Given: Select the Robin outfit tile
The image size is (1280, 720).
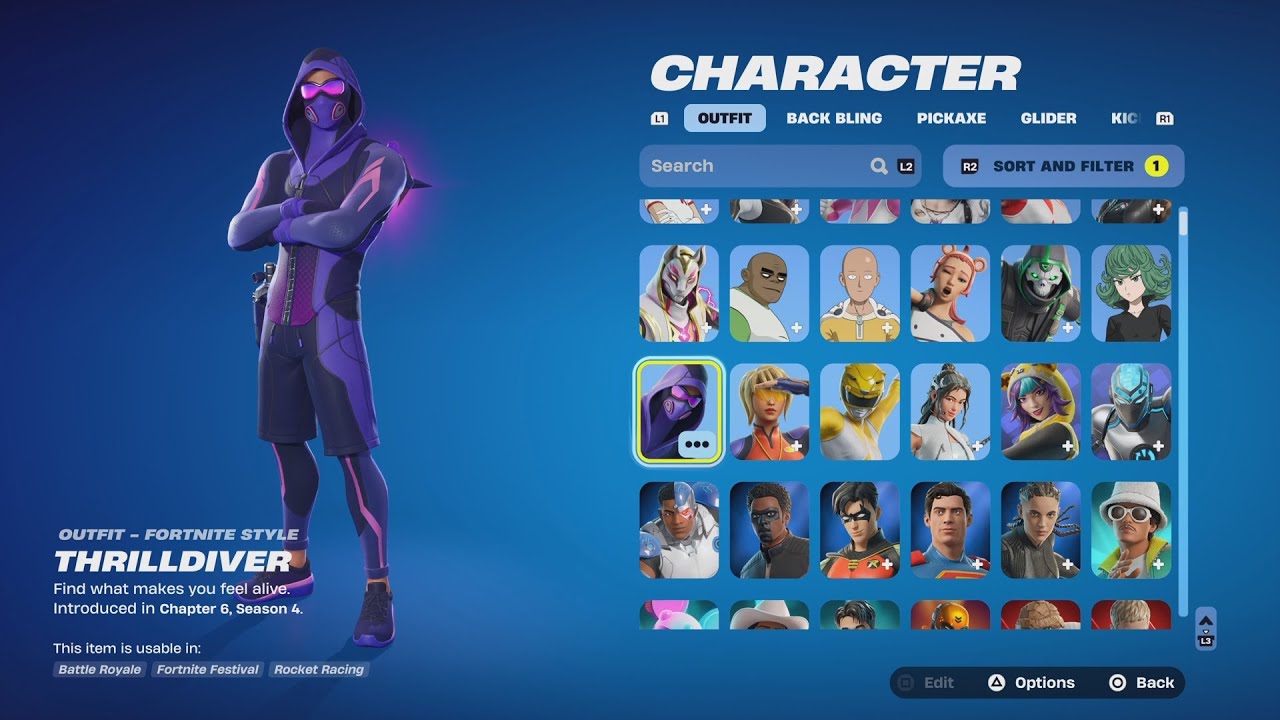Looking at the screenshot, I should click(x=860, y=530).
